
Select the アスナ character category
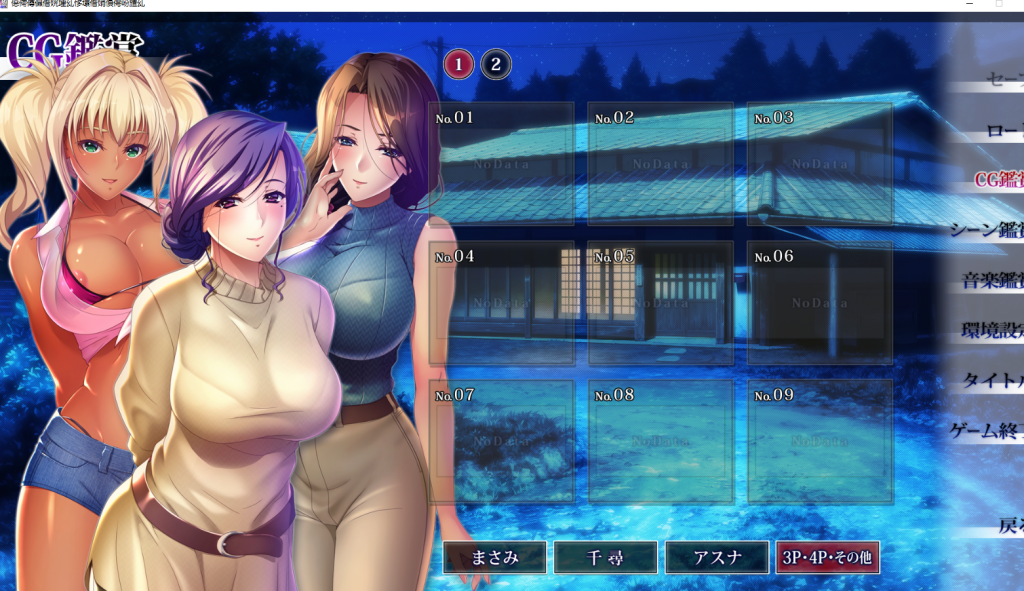tap(715, 558)
